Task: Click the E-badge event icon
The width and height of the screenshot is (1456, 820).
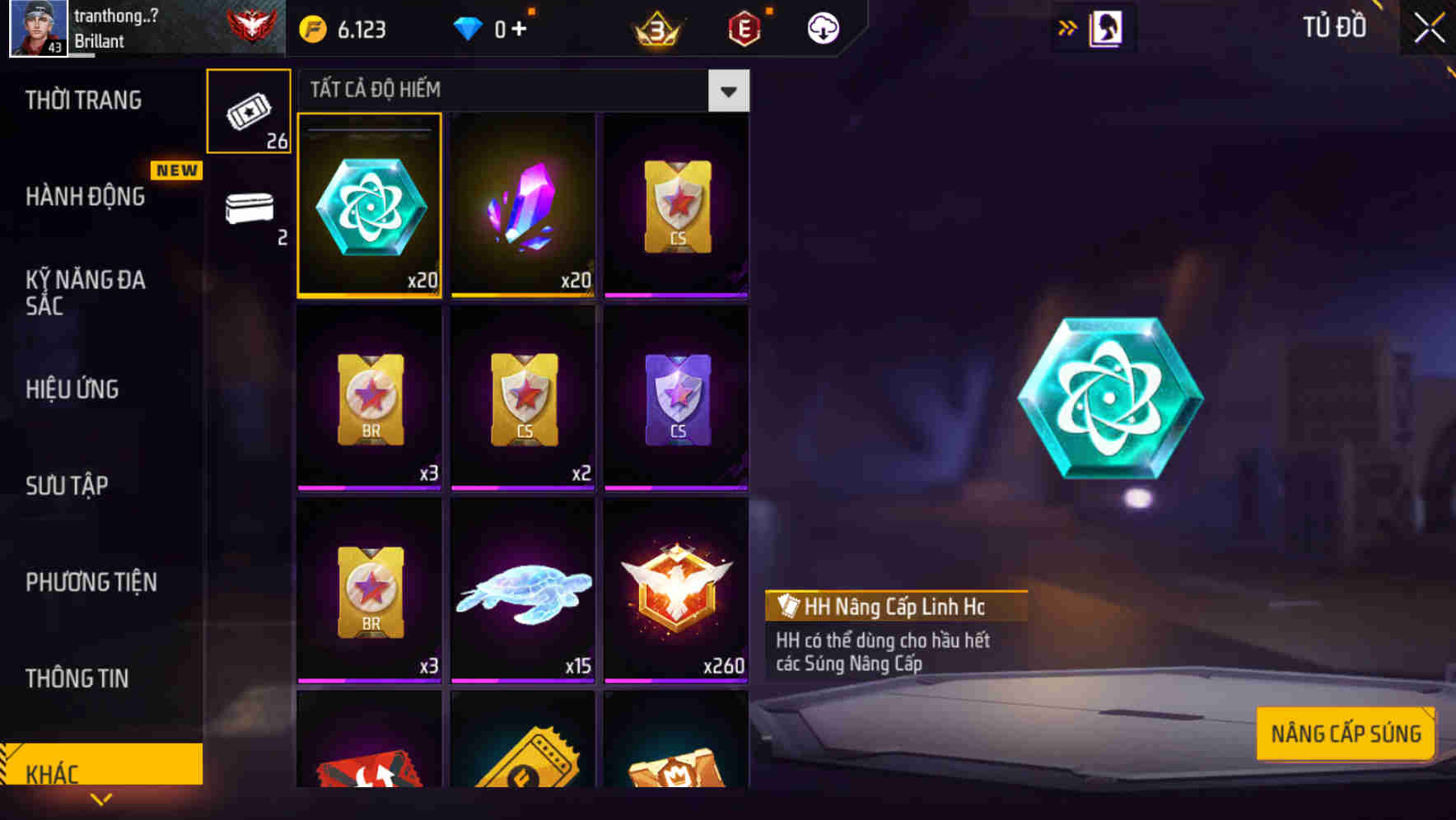Action: pyautogui.click(x=744, y=27)
